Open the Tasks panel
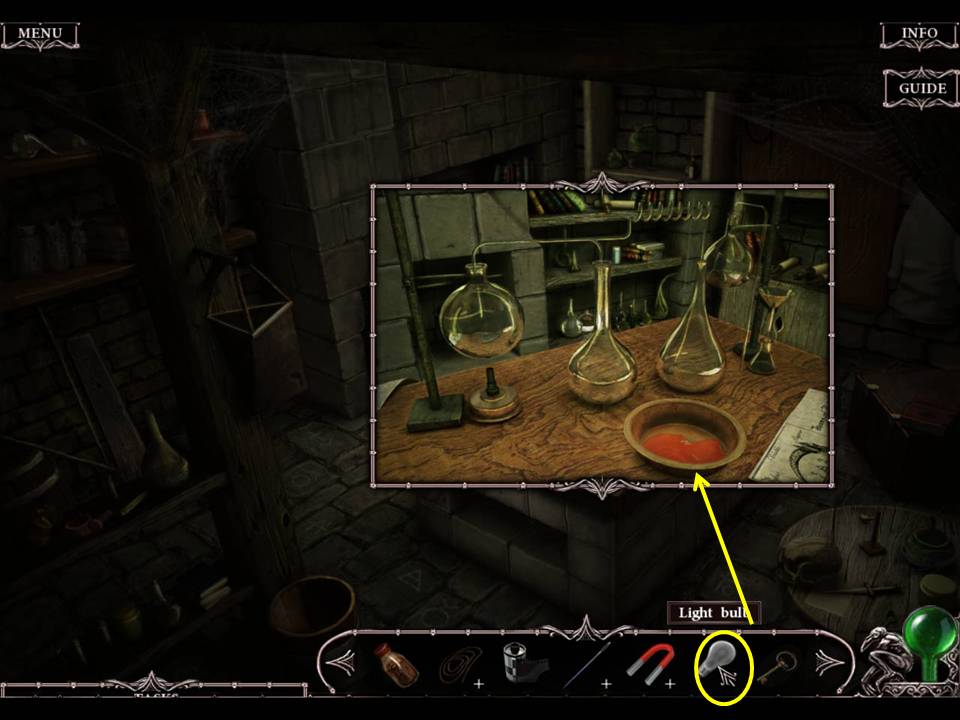This screenshot has height=720, width=960. point(157,694)
